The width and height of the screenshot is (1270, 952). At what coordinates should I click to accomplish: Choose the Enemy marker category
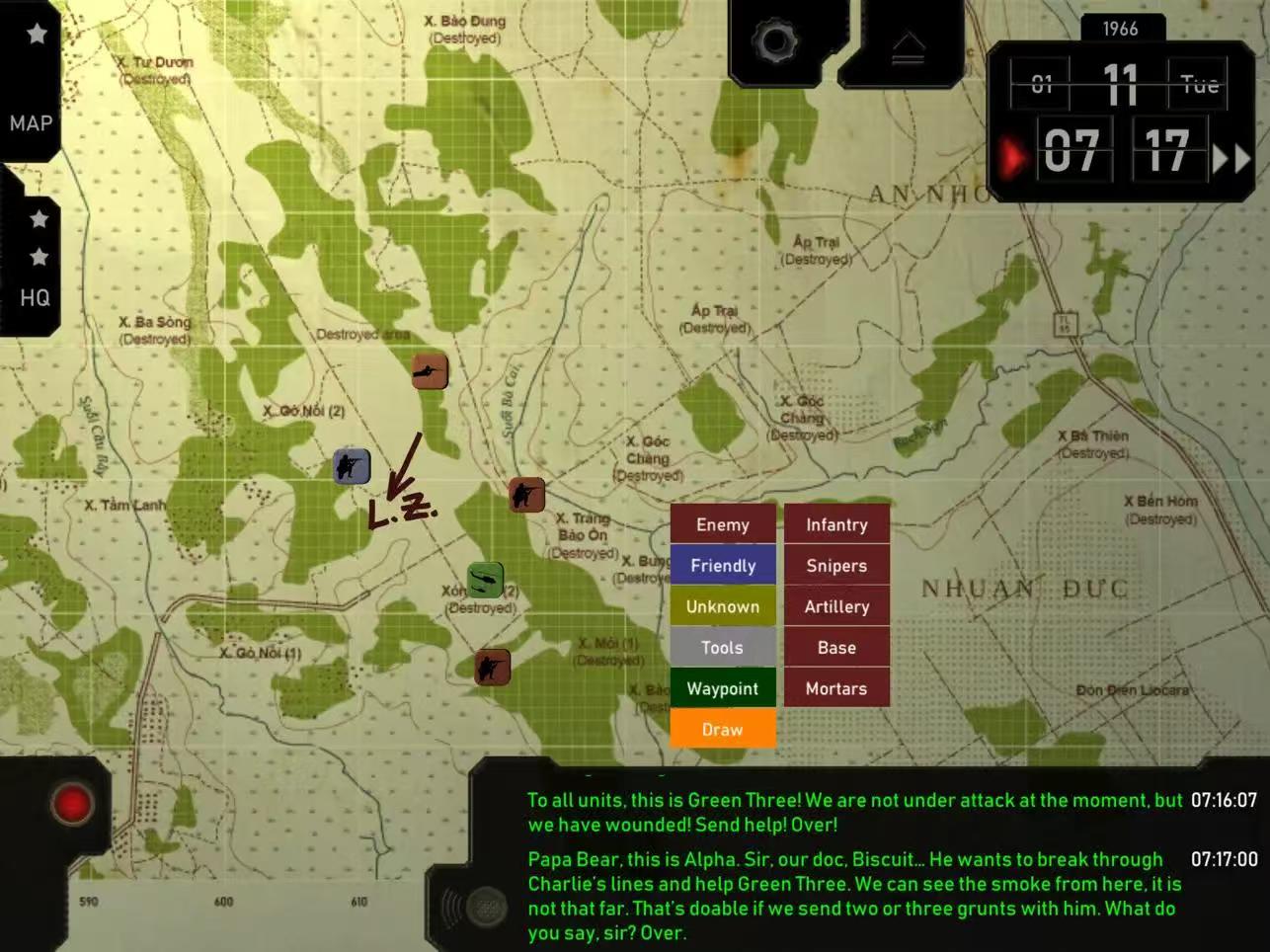click(723, 524)
